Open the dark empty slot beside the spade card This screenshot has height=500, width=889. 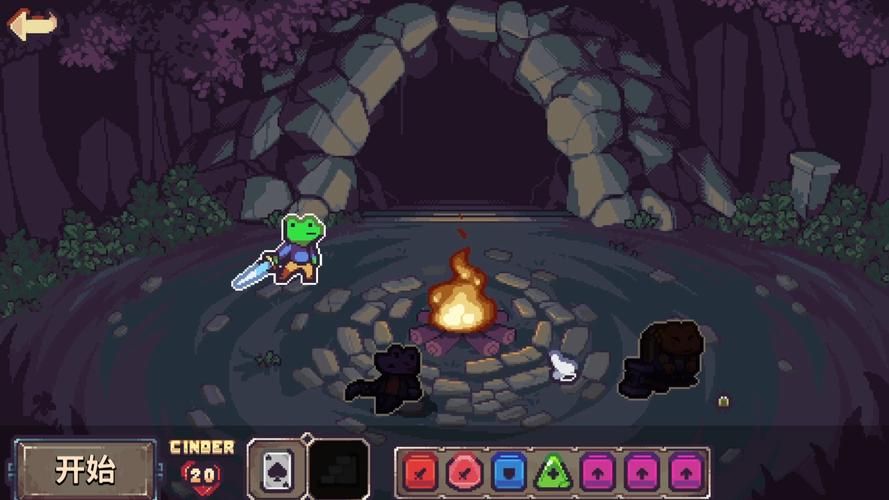coord(338,468)
